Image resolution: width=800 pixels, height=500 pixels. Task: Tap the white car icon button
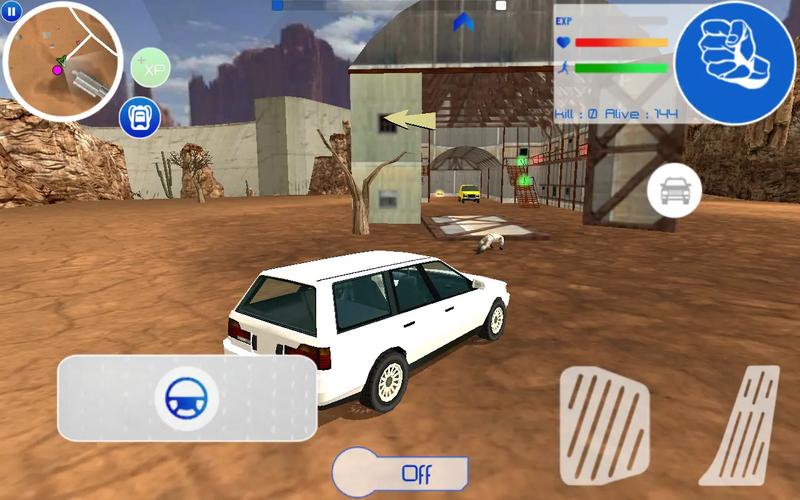674,190
